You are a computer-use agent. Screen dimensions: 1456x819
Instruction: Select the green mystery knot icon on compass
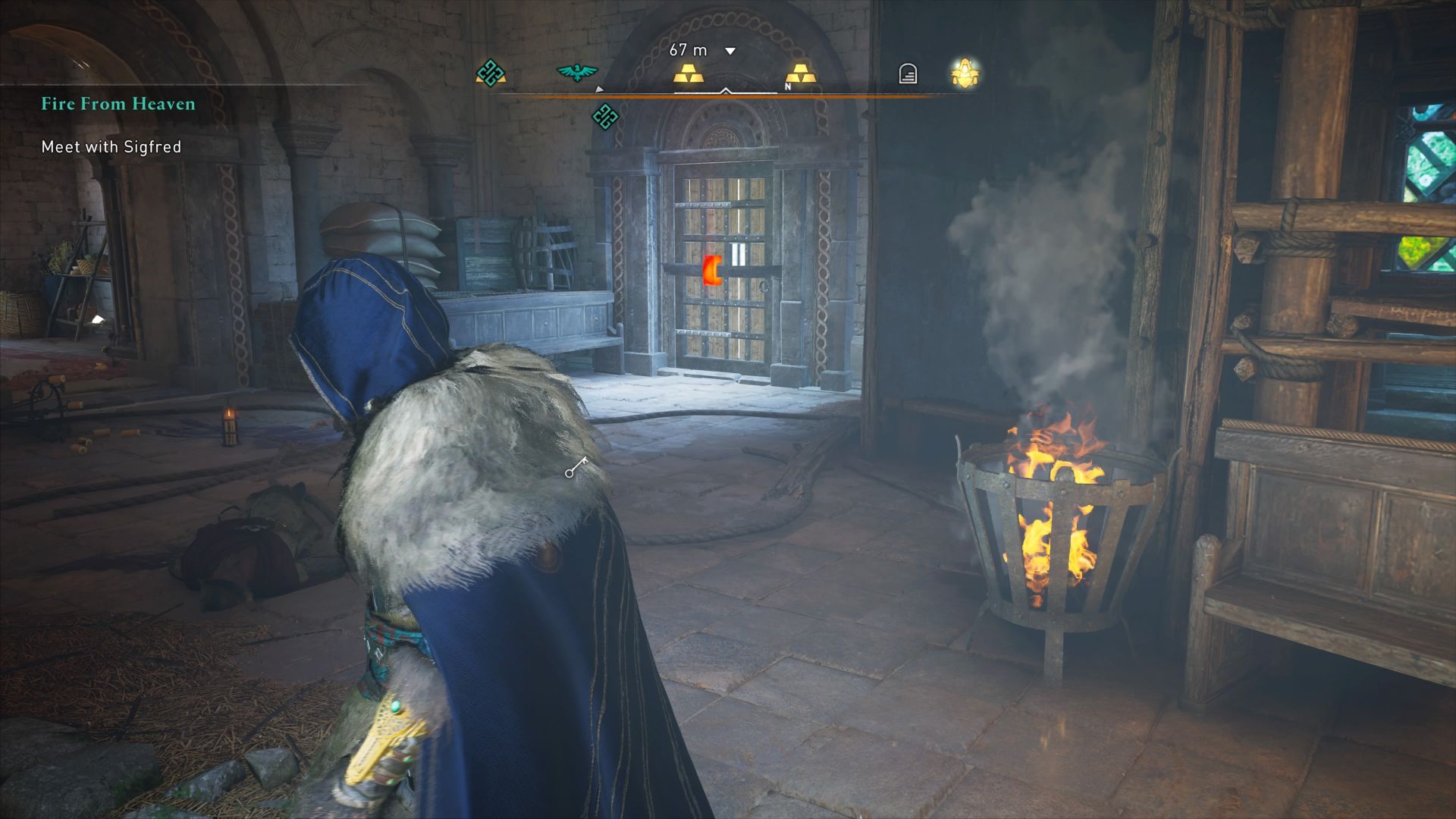pos(491,74)
